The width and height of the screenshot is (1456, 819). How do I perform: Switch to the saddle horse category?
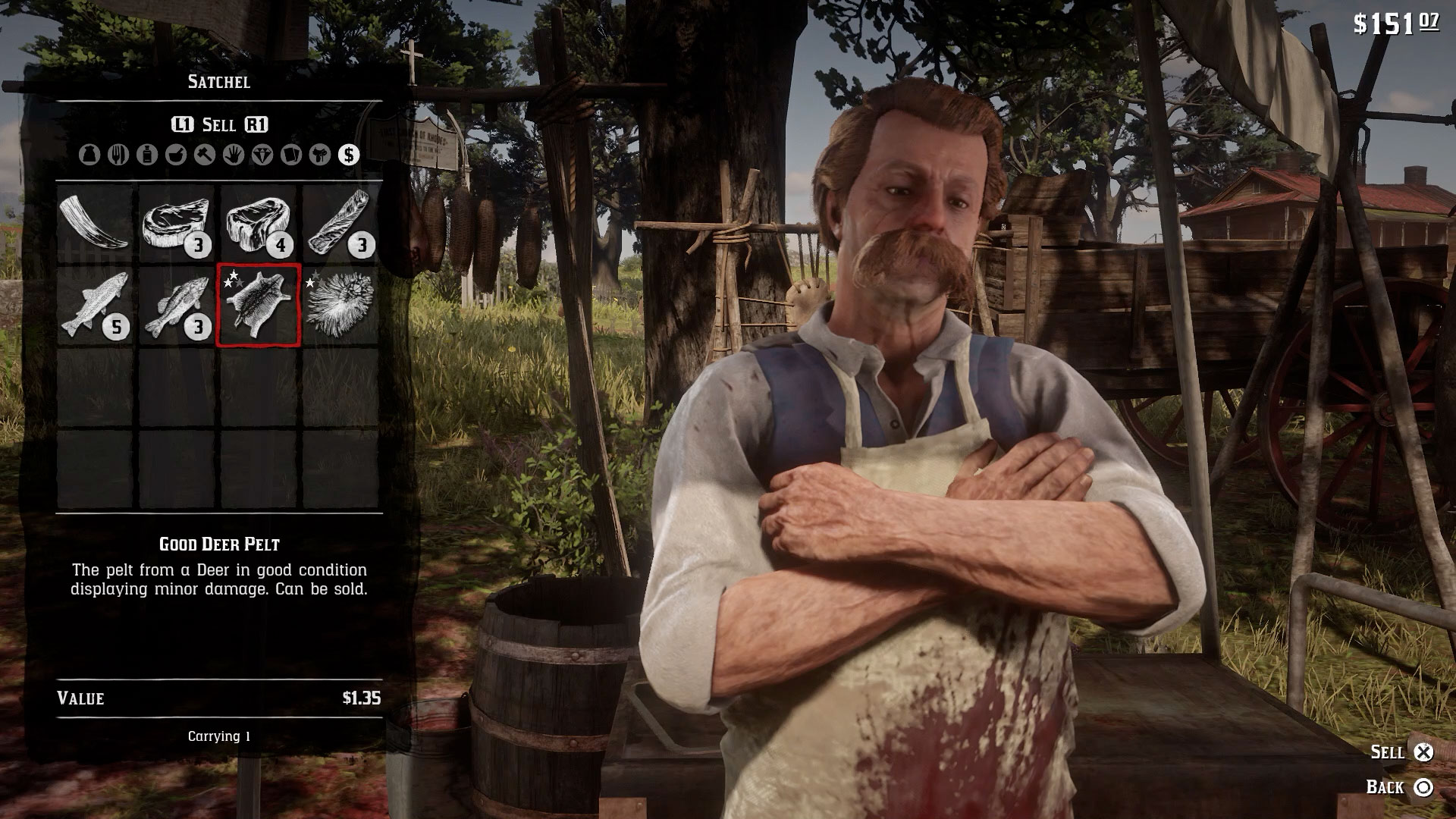[320, 155]
